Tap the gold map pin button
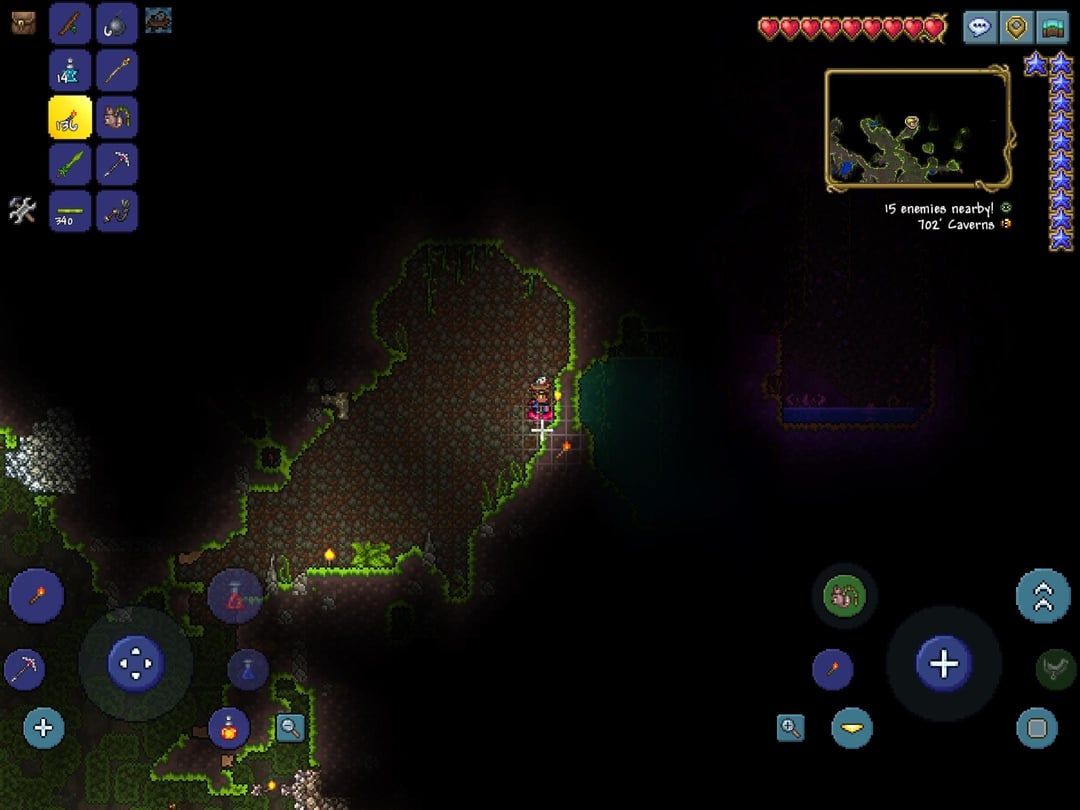 (1016, 27)
